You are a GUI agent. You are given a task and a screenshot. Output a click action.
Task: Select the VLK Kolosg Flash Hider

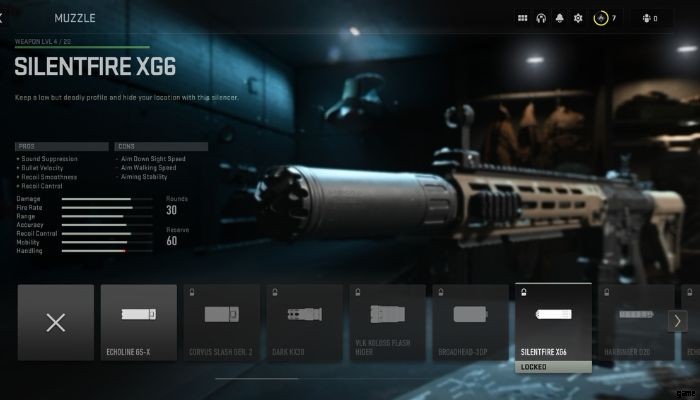pos(386,322)
